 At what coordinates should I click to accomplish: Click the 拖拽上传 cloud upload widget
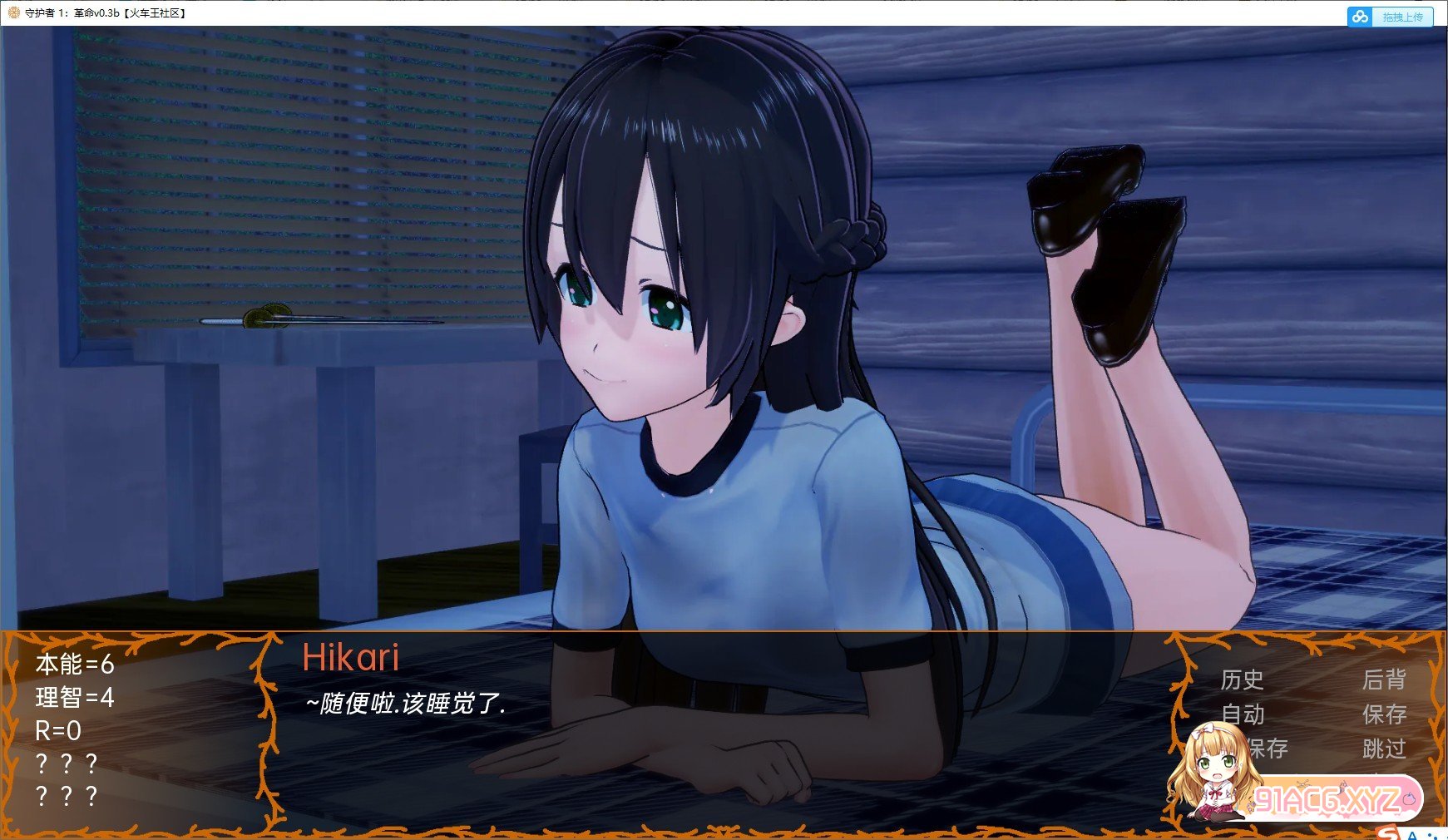(1390, 17)
